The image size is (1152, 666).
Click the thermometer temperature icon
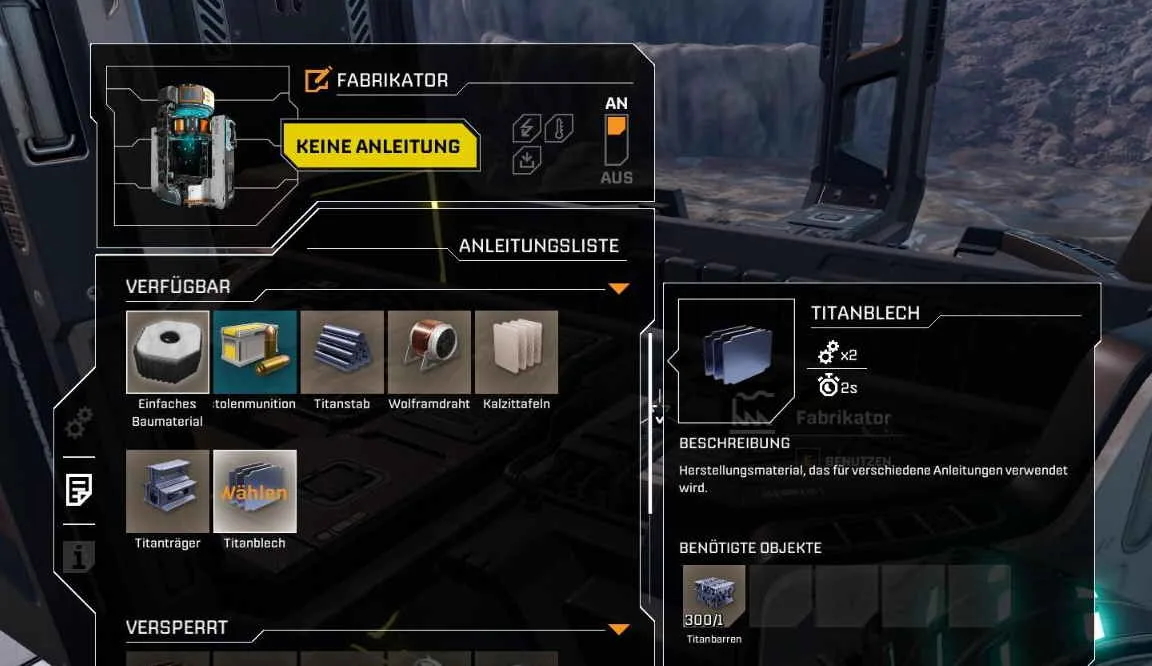tap(558, 129)
